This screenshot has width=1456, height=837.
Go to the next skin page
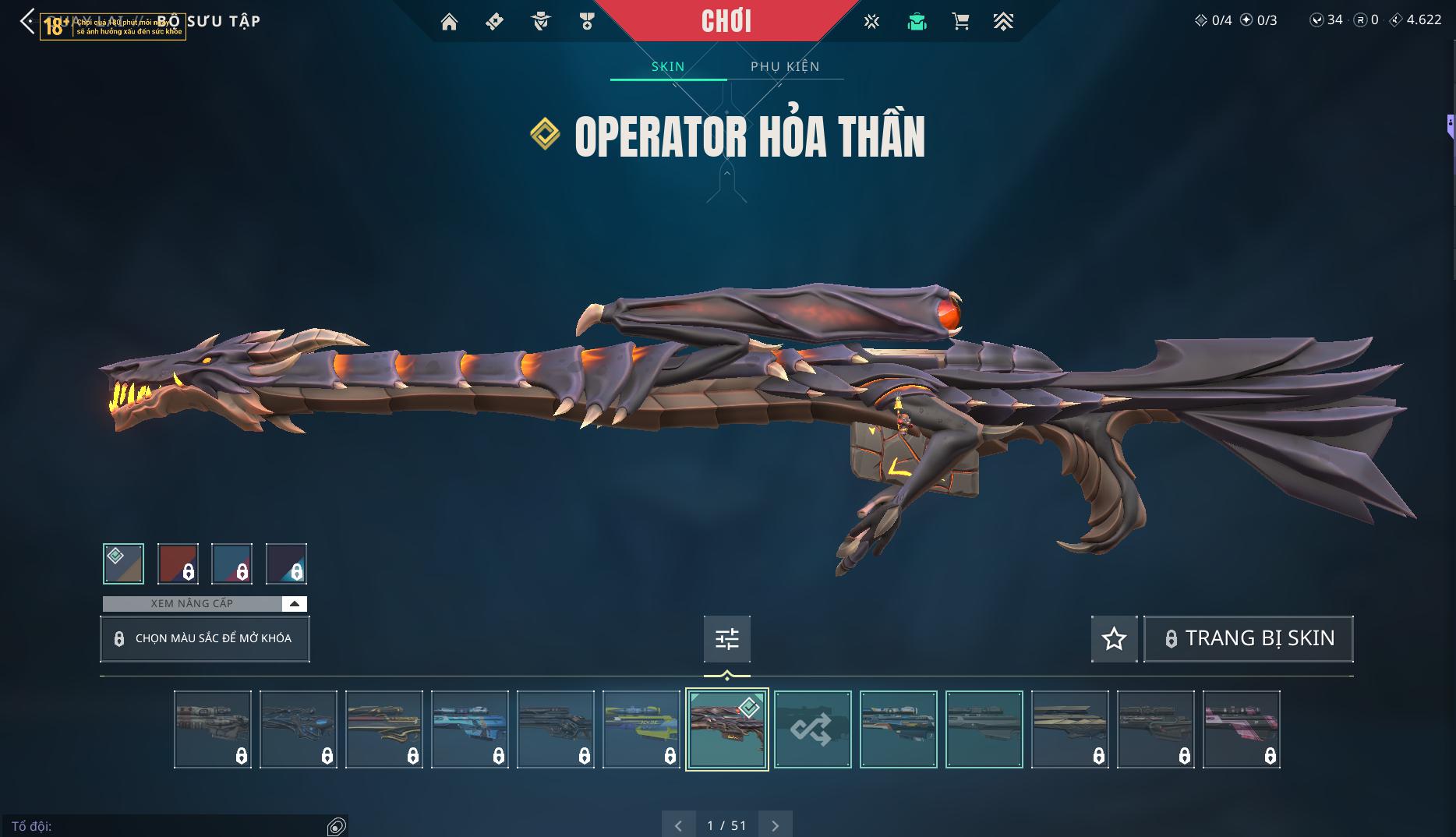775,825
